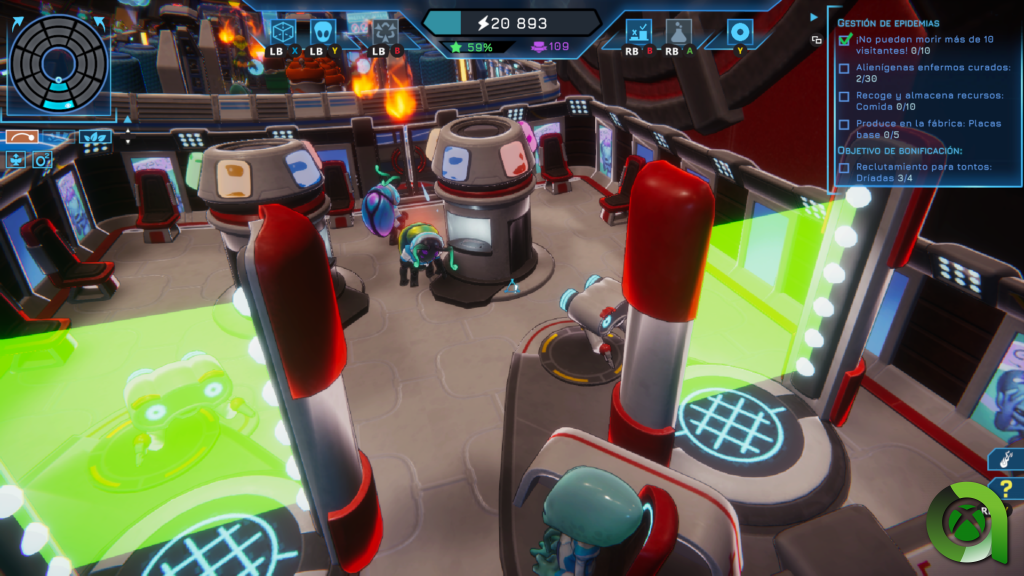Collapse the objectives panel with the arrow
Screen dimensions: 1024x576
[814, 17]
